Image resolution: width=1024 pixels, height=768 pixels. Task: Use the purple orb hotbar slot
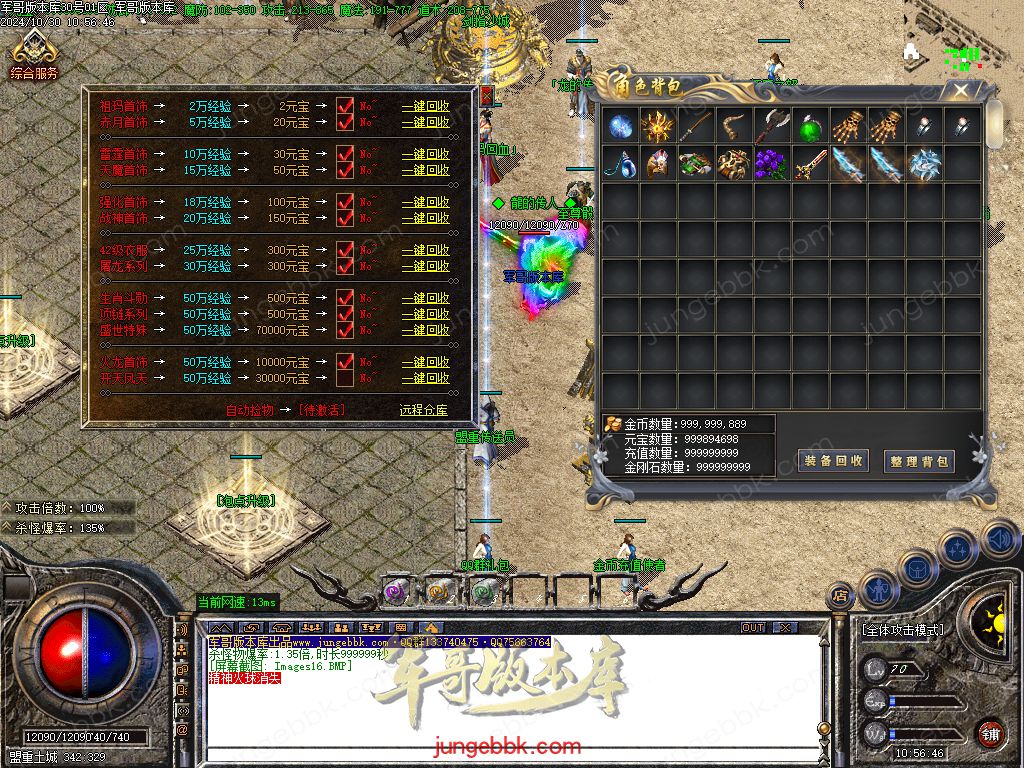tap(394, 592)
